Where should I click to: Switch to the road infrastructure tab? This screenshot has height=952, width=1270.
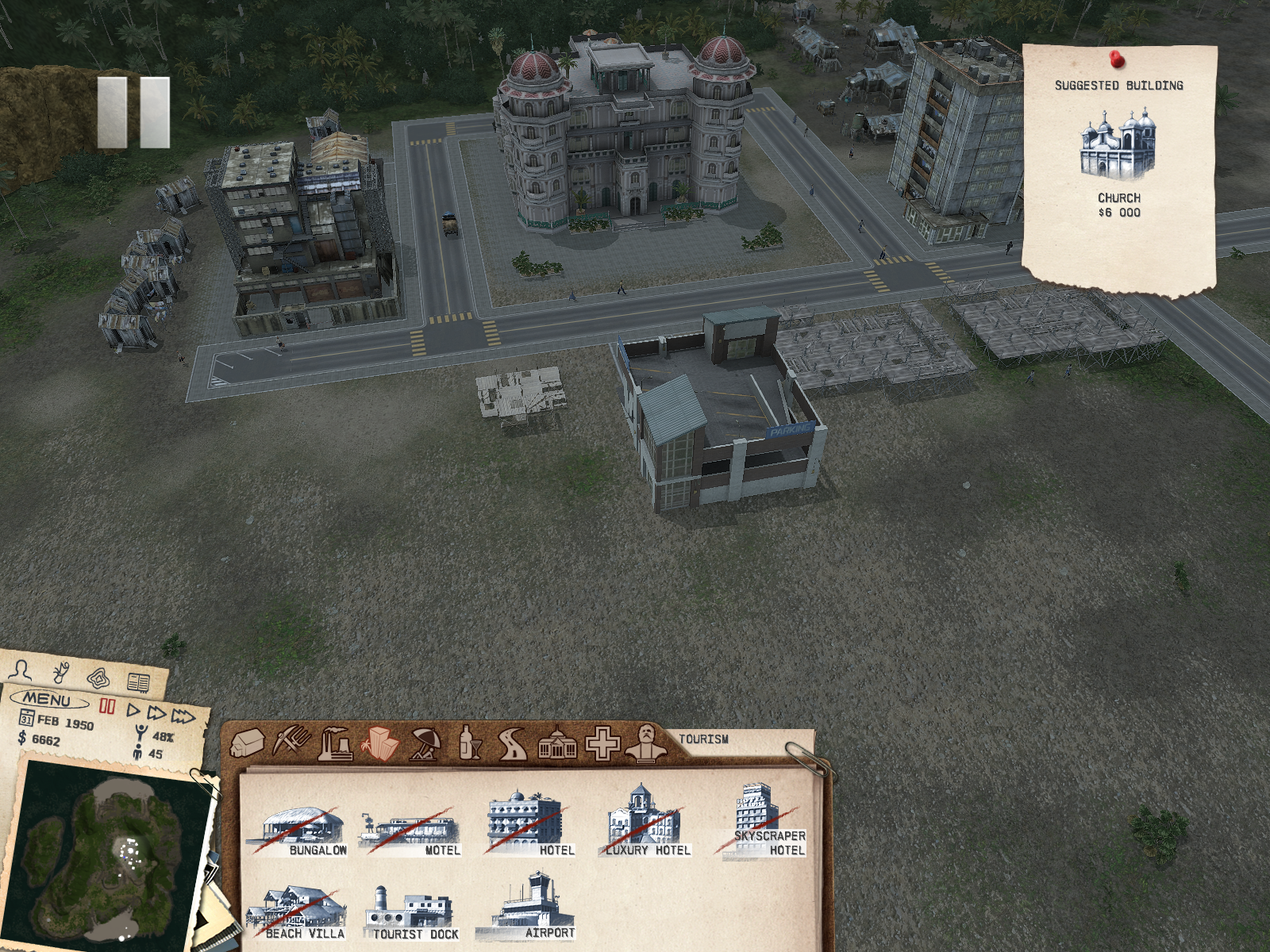pos(513,744)
